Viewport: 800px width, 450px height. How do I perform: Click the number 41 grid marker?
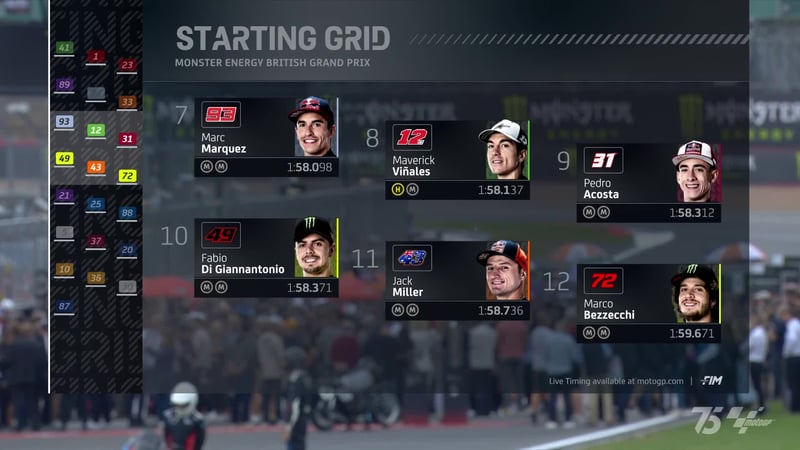(x=64, y=48)
